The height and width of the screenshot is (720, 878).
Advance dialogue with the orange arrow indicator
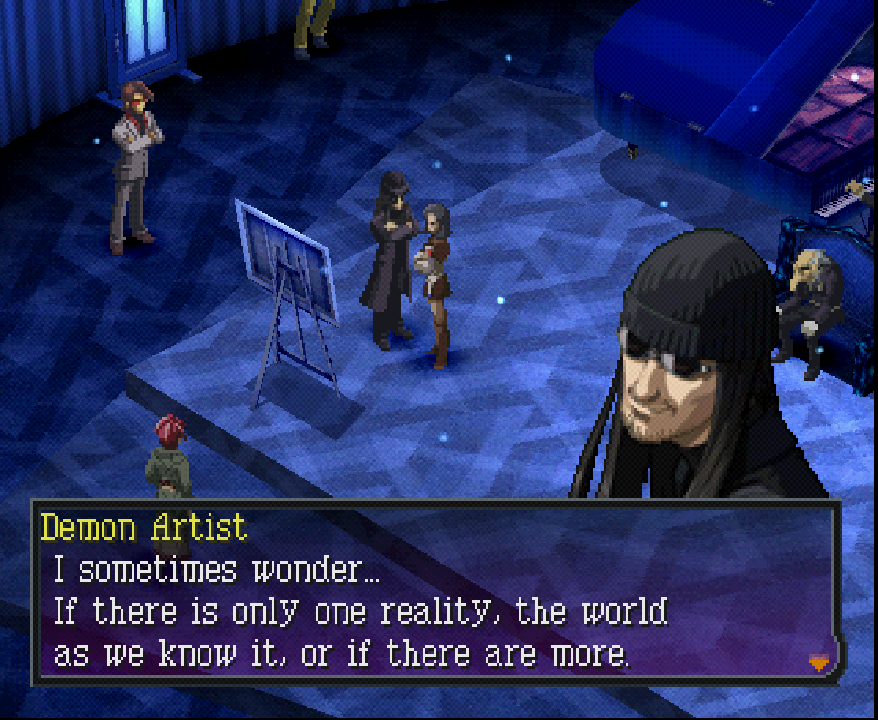819,660
